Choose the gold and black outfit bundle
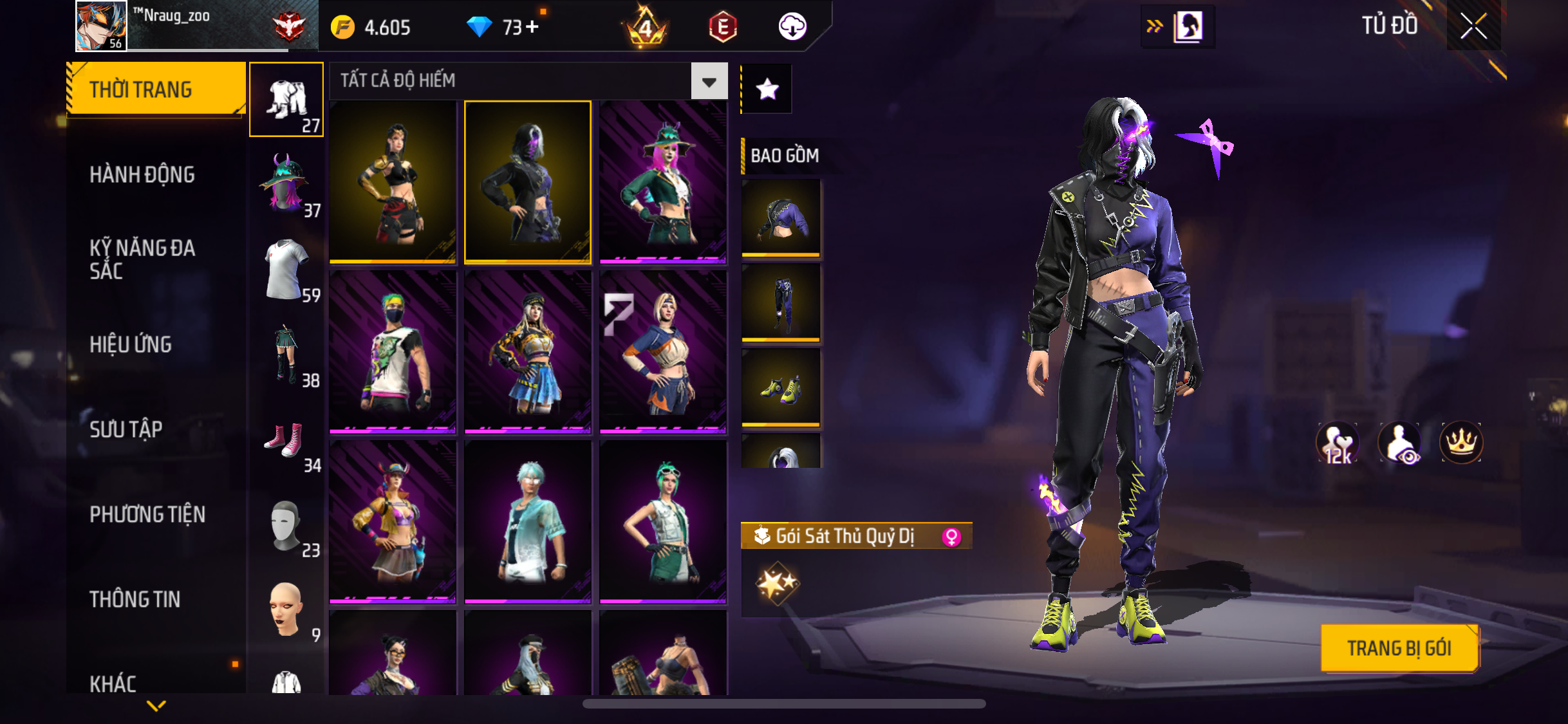 (393, 182)
